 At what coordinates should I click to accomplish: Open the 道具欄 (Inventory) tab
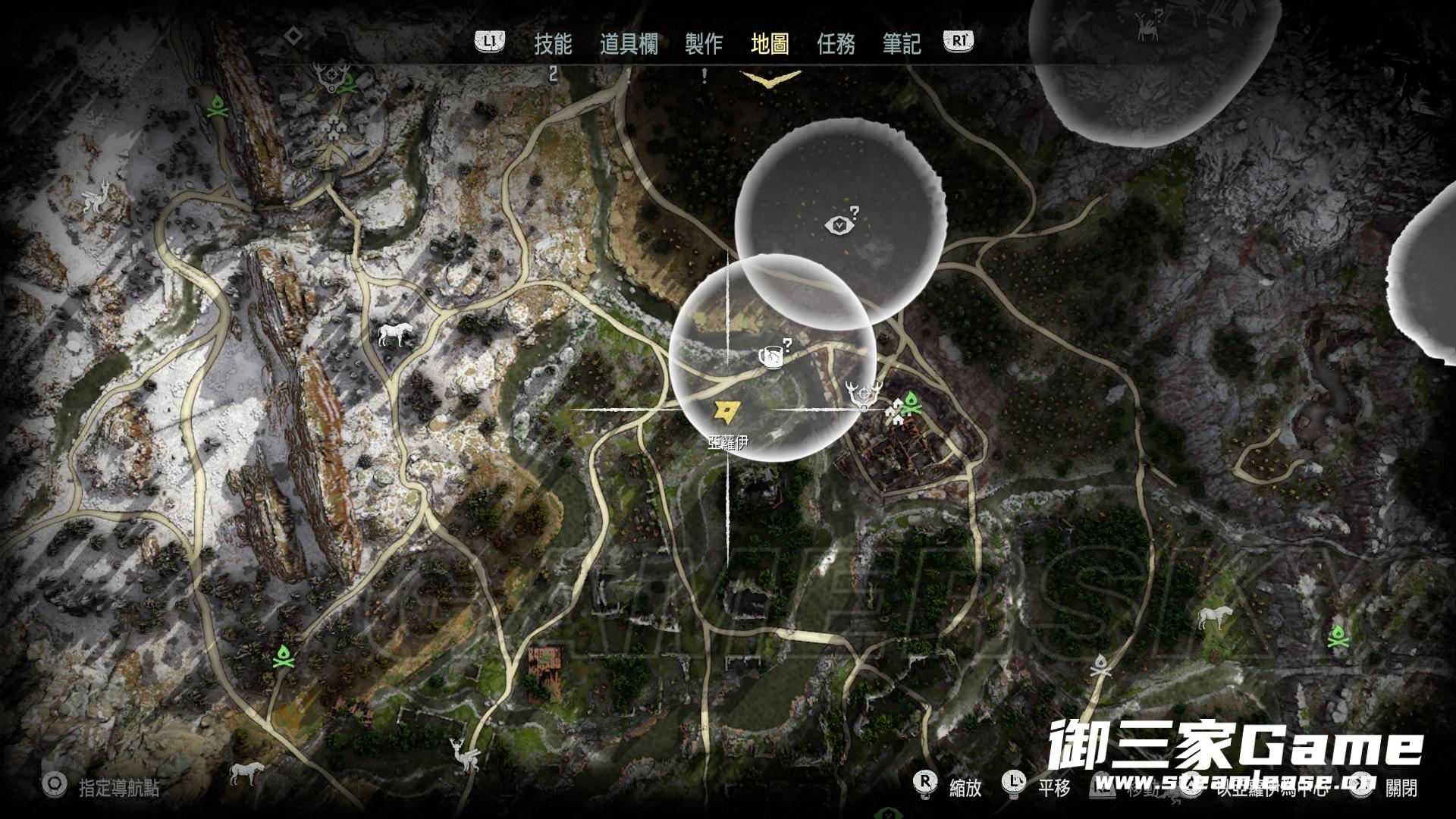(x=629, y=44)
